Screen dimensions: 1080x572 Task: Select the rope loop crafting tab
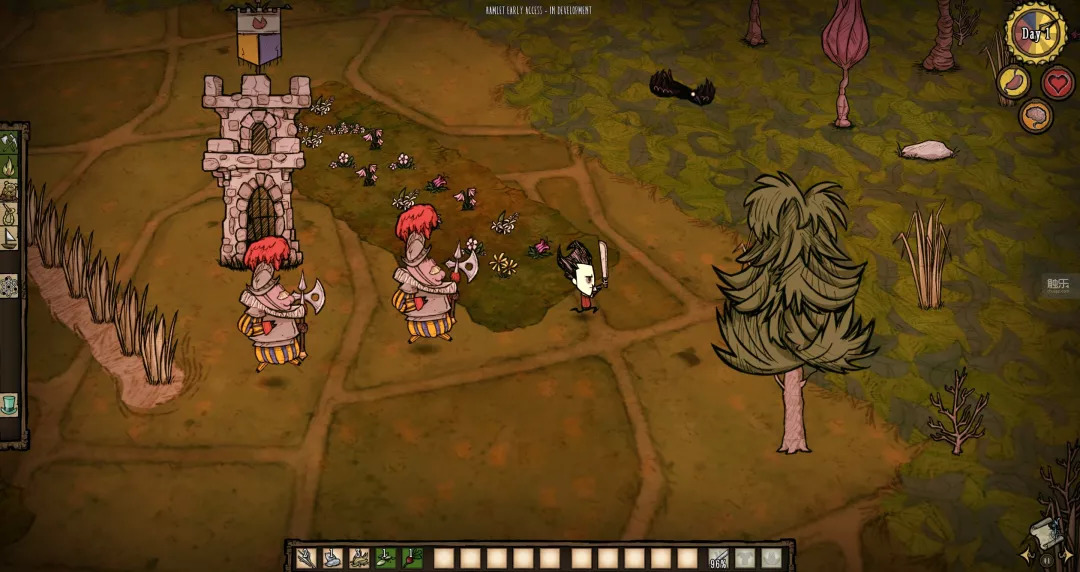10,214
